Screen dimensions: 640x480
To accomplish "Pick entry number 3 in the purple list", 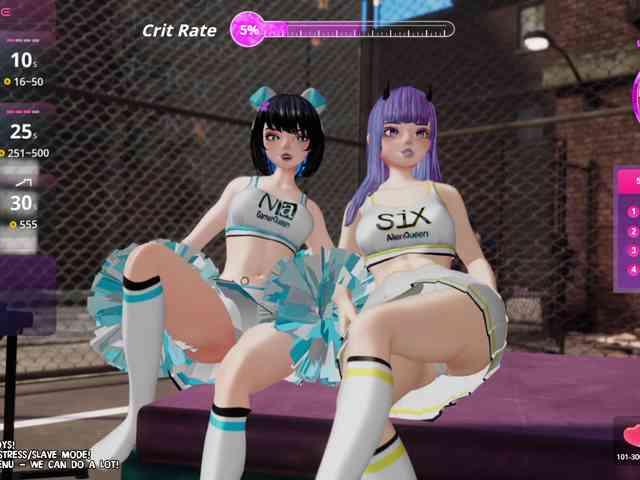I will (633, 250).
